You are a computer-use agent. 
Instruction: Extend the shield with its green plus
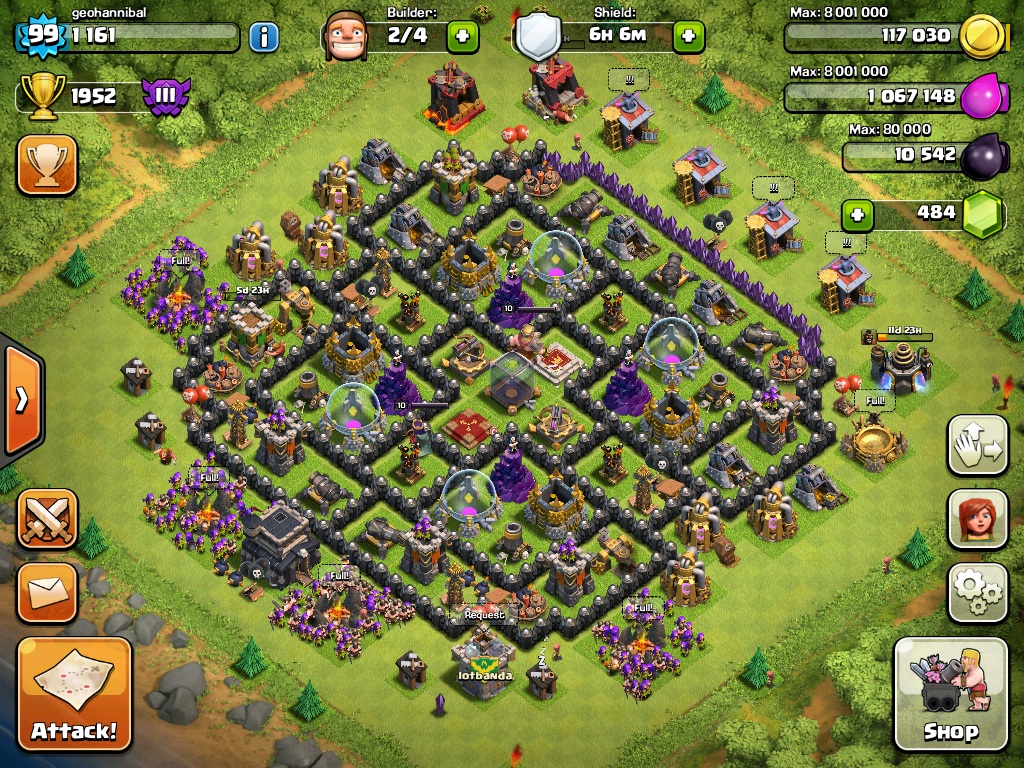point(688,38)
